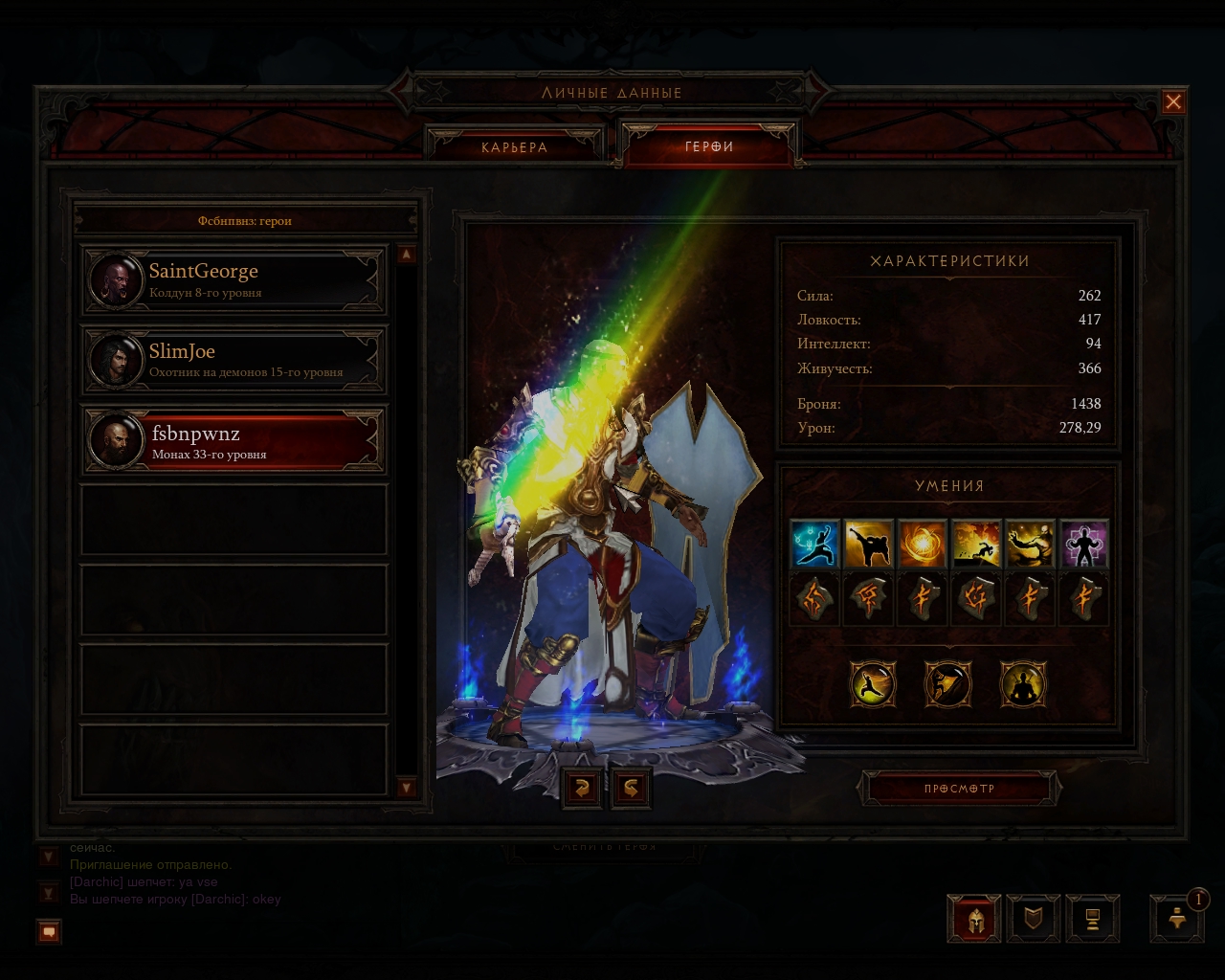The height and width of the screenshot is (980, 1225).
Task: Select the fsbnpwnz monk hero
Action: pyautogui.click(x=234, y=441)
